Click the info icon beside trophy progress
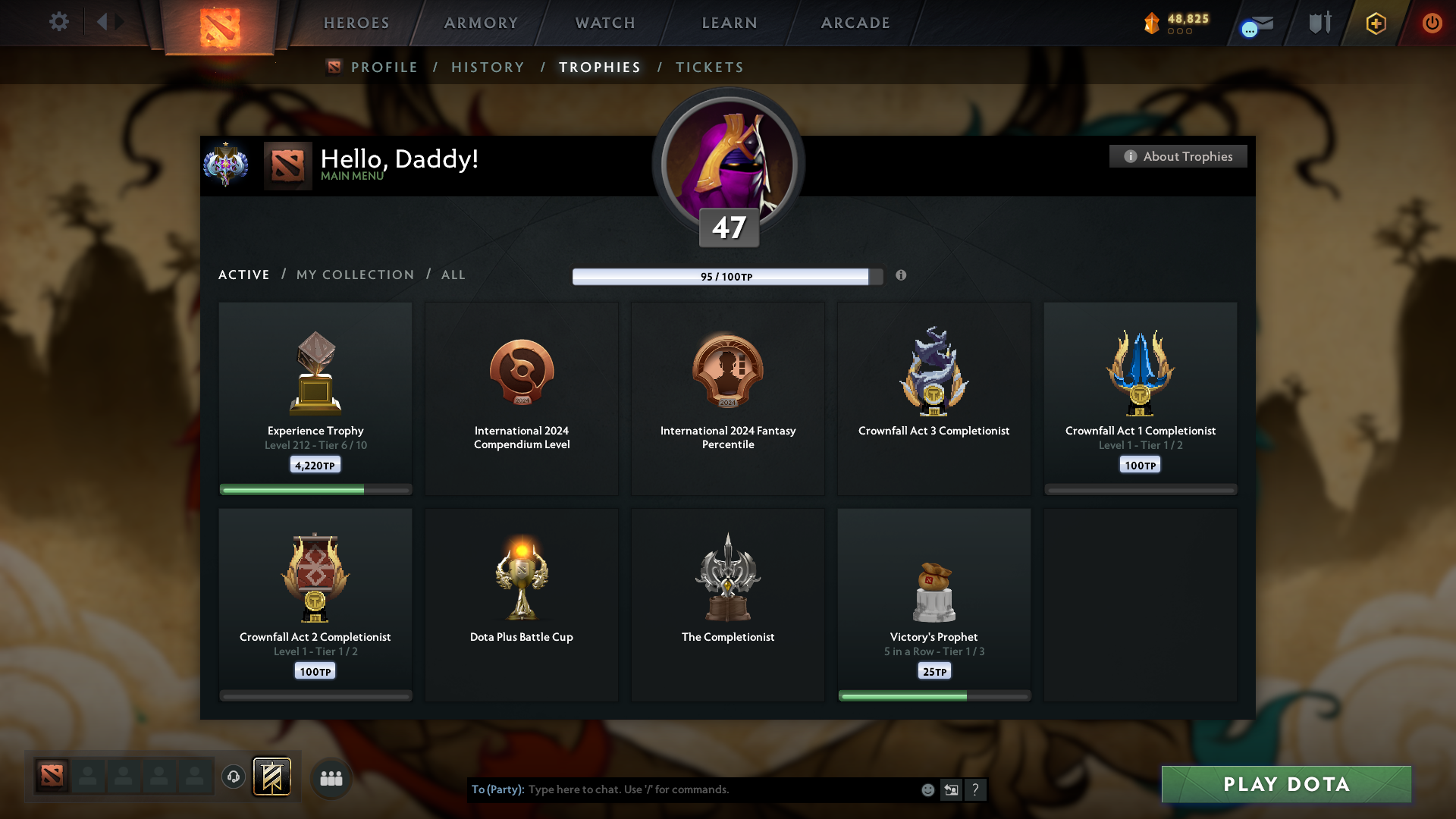Image resolution: width=1456 pixels, height=819 pixels. (902, 276)
